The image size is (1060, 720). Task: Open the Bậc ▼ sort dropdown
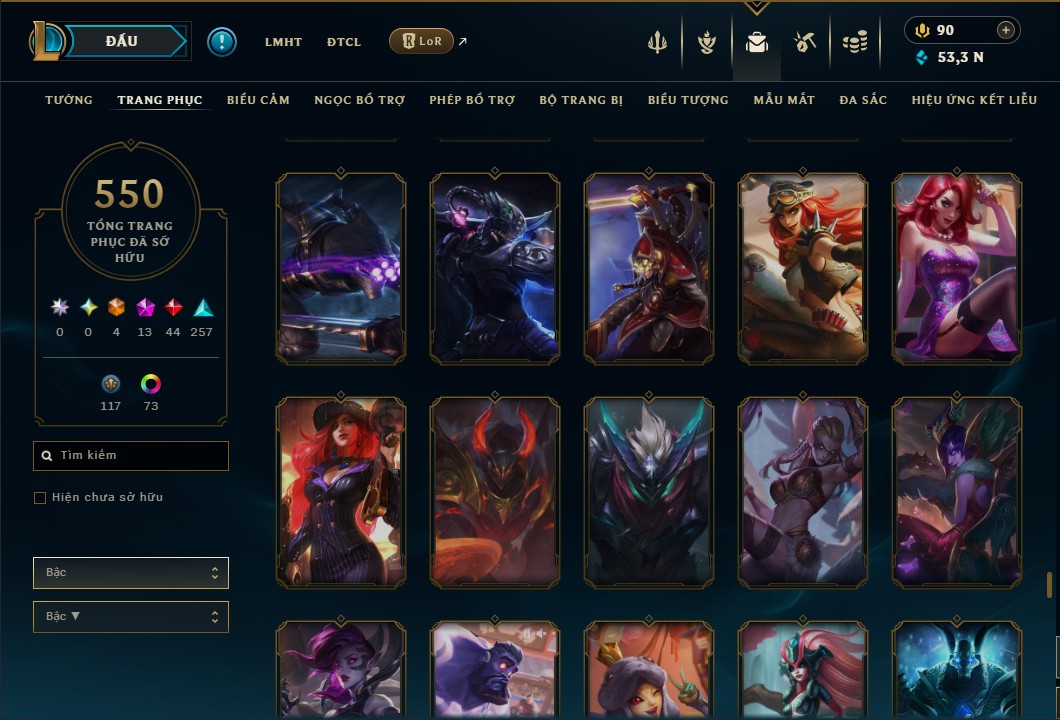click(131, 617)
